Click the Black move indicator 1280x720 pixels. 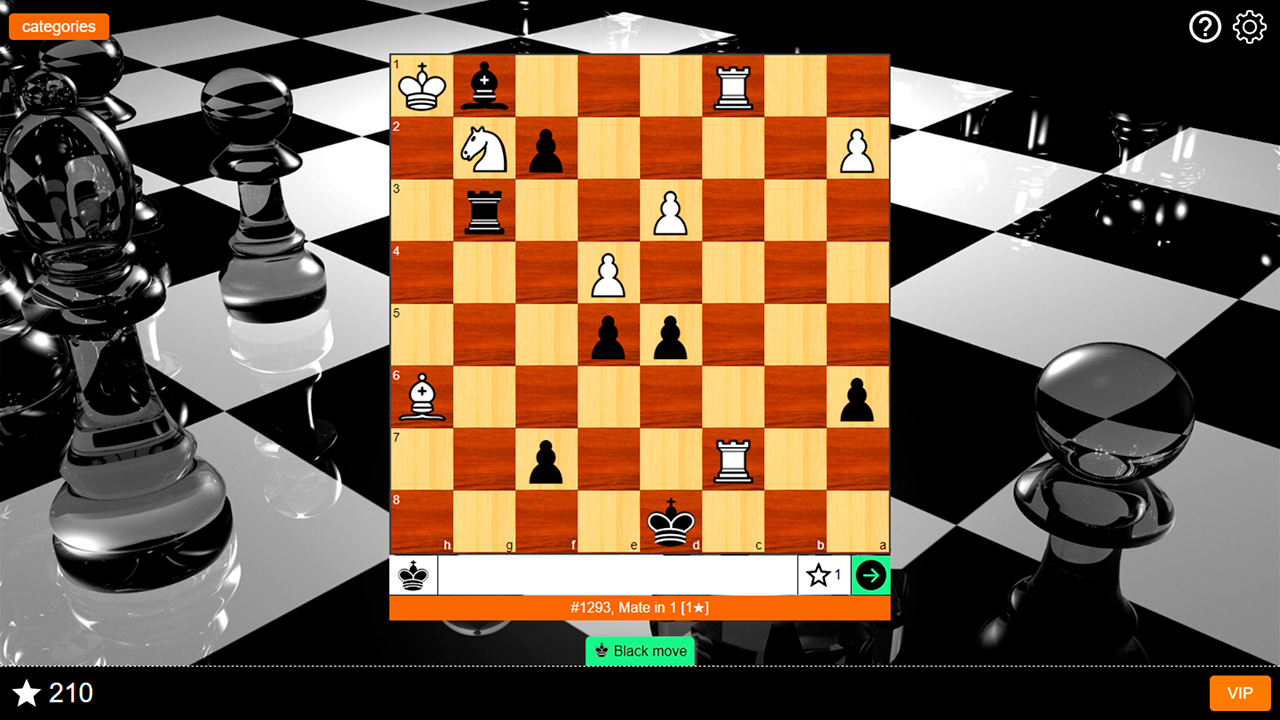tap(639, 651)
